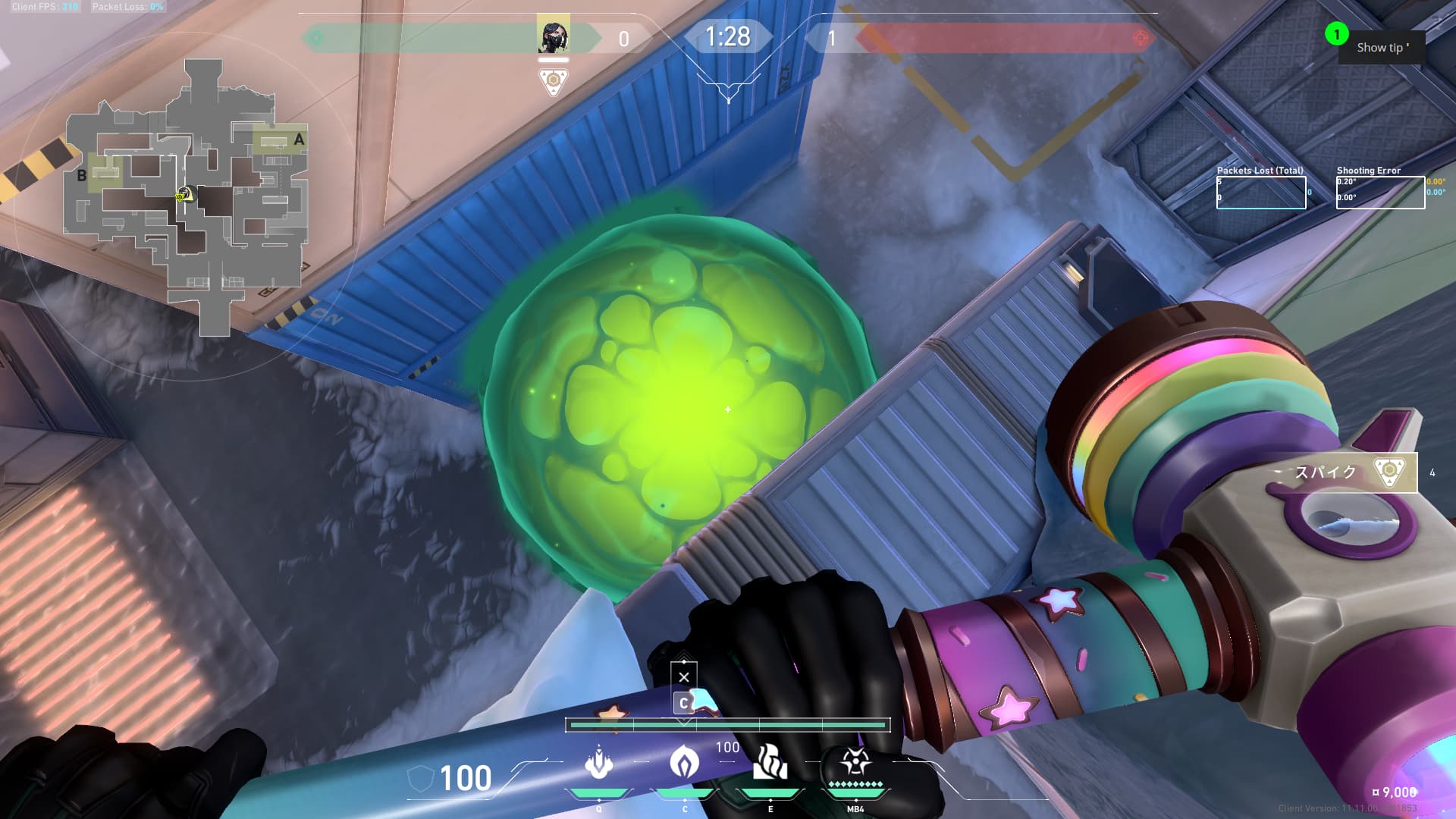The image size is (1456, 819).
Task: Activate the Toxic Screen ability icon
Action: pyautogui.click(x=770, y=763)
